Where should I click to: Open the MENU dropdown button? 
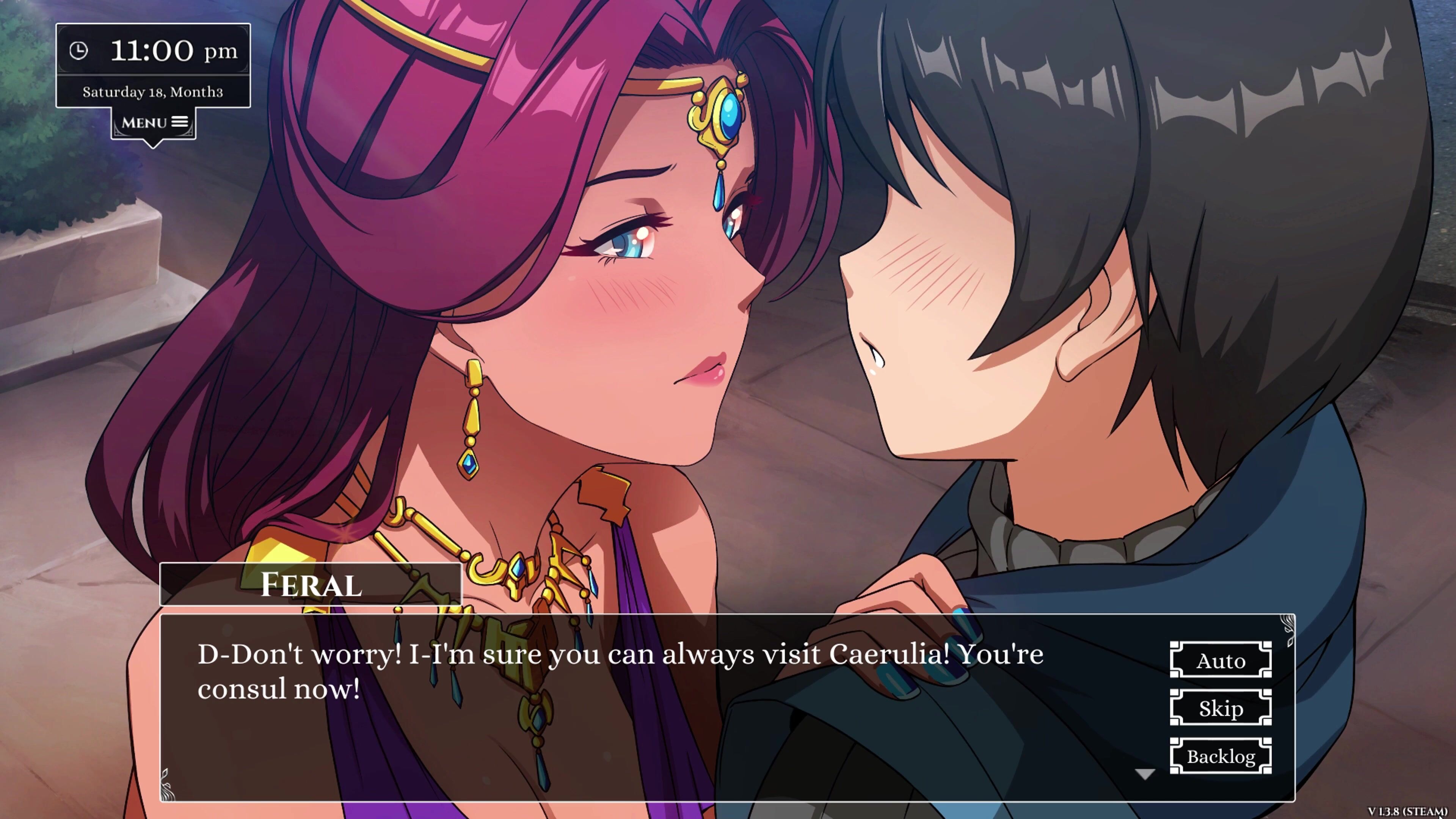(x=154, y=123)
